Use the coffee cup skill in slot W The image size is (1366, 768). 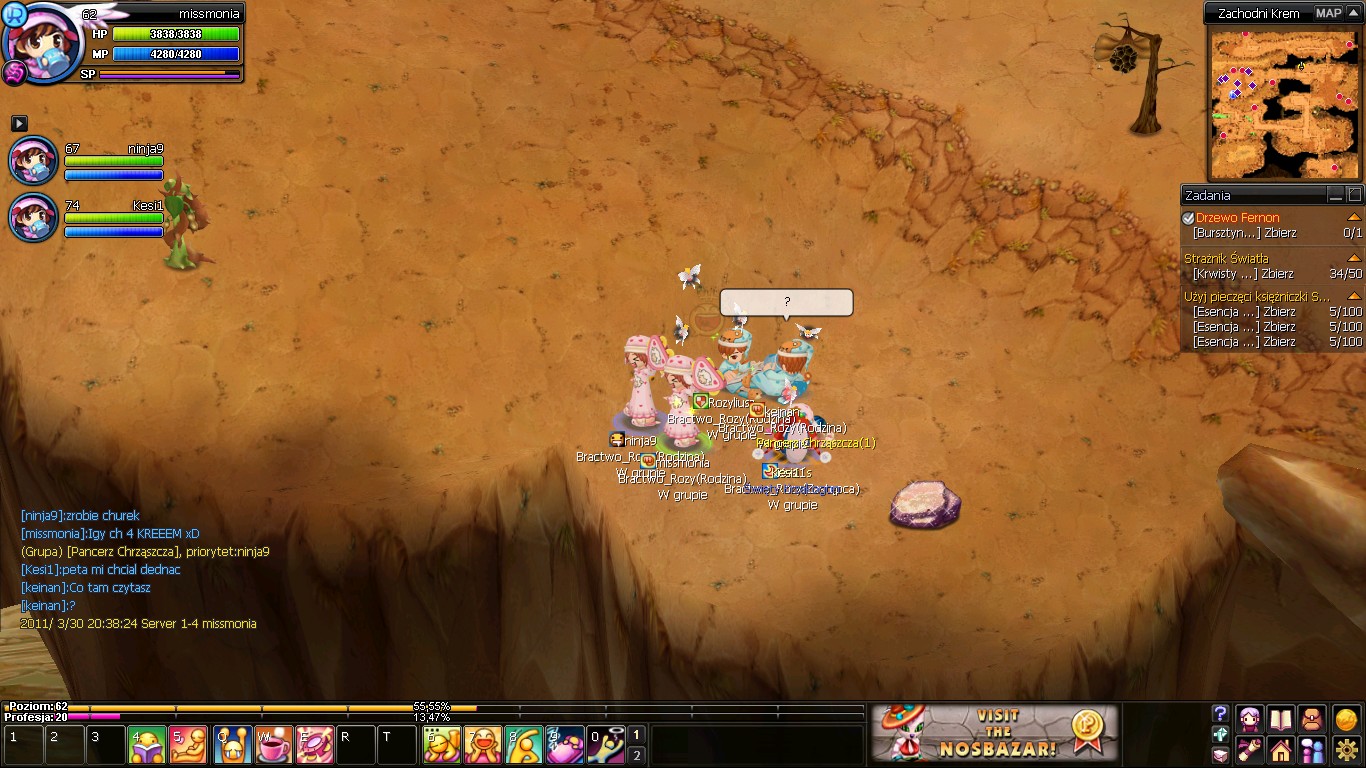(274, 745)
